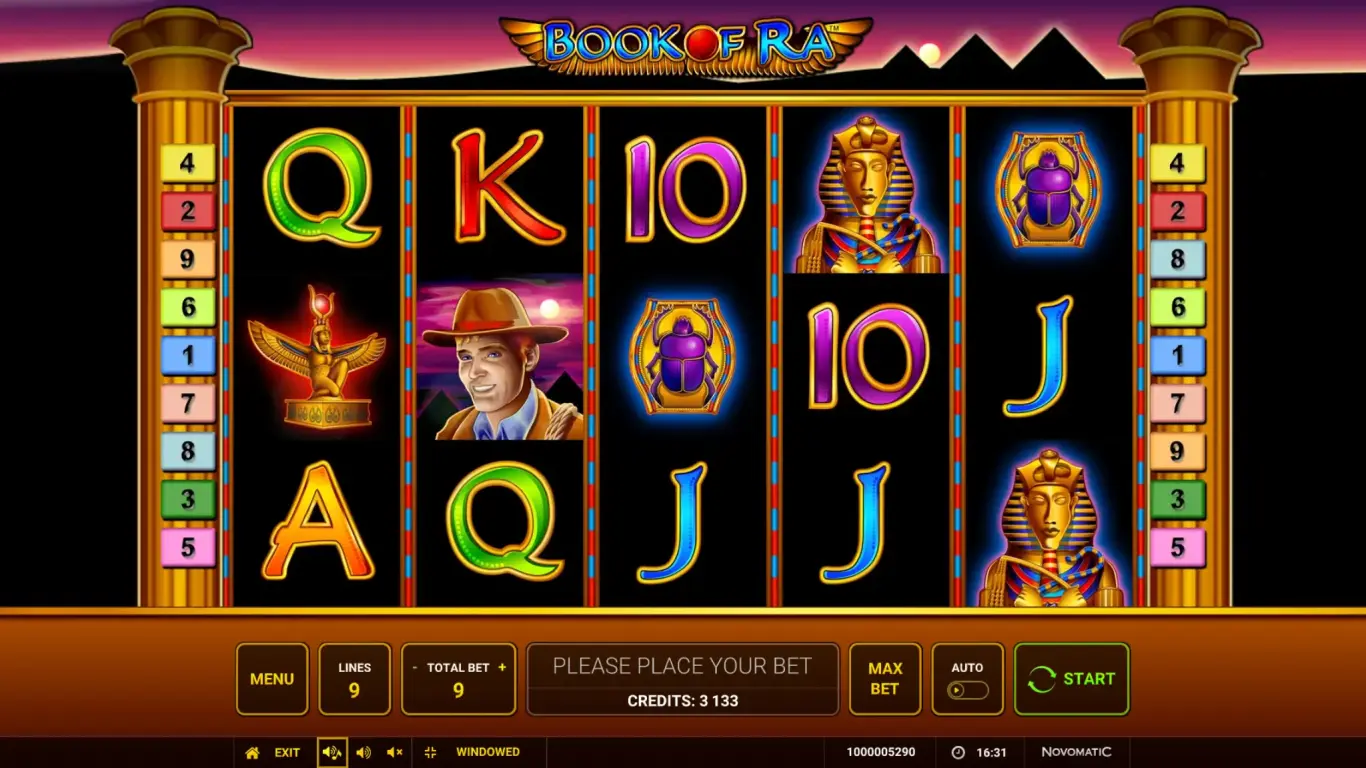This screenshot has width=1366, height=768.
Task: Choose the plain speaker sound icon
Action: tap(364, 752)
